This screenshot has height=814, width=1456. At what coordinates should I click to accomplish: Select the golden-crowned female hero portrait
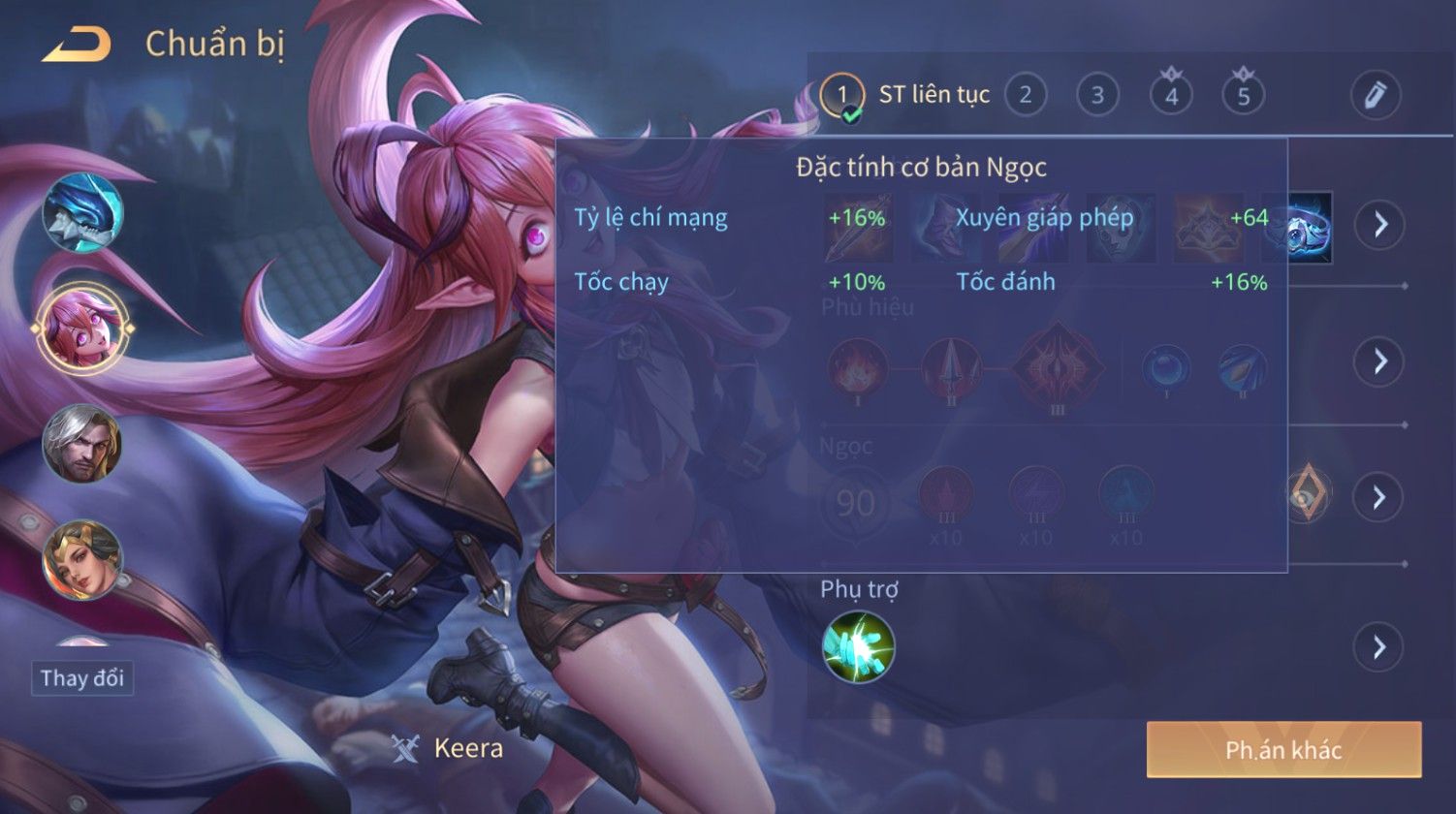(82, 559)
